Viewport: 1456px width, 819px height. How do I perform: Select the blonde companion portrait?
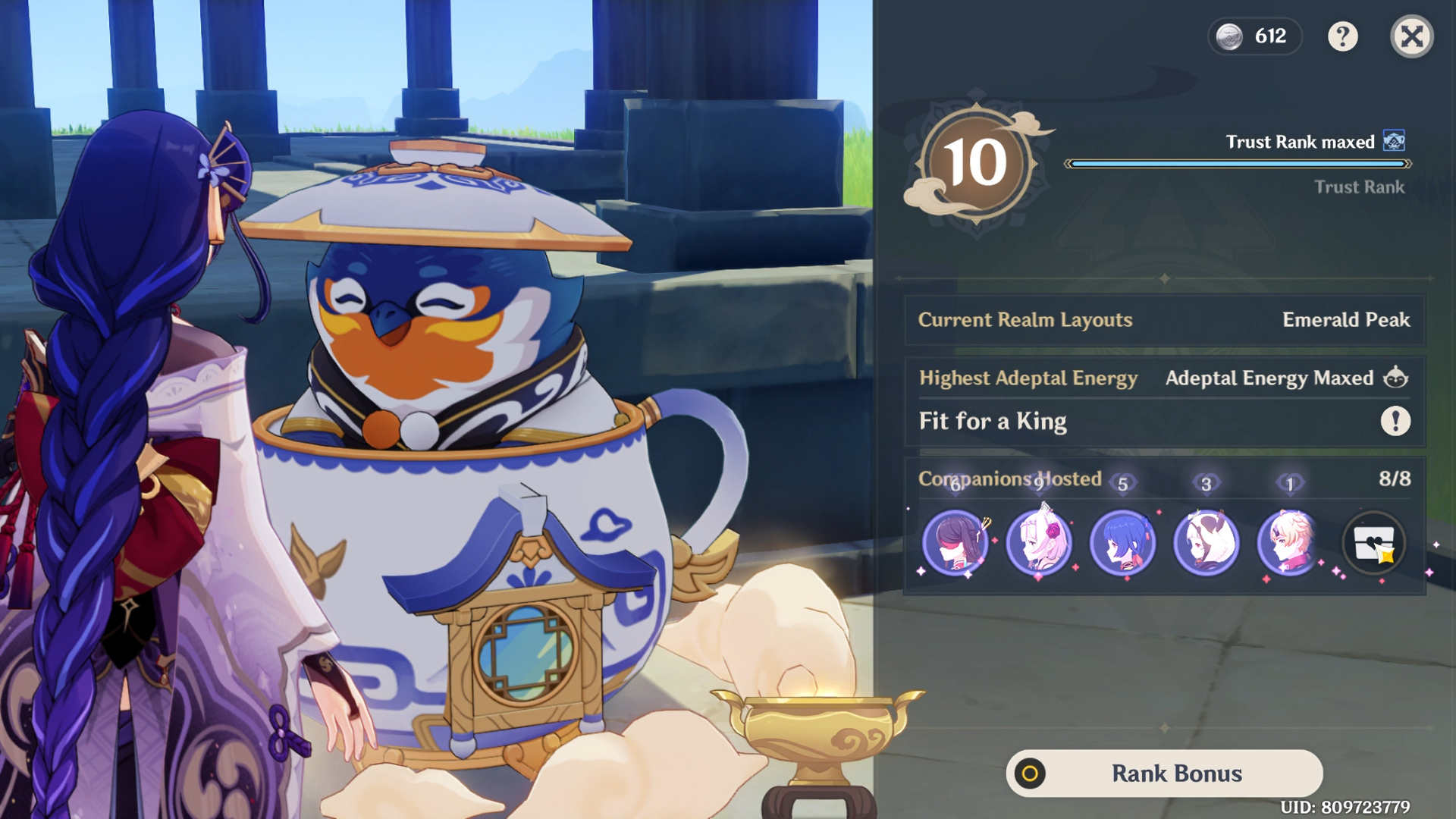click(1288, 542)
